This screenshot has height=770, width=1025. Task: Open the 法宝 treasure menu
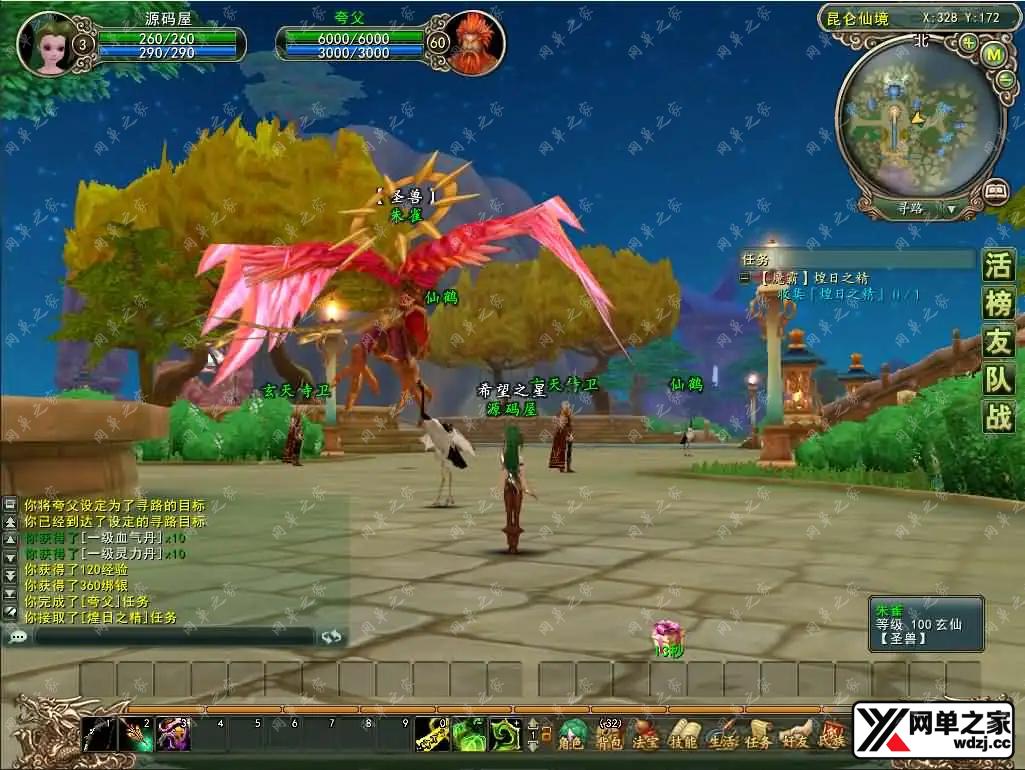646,735
